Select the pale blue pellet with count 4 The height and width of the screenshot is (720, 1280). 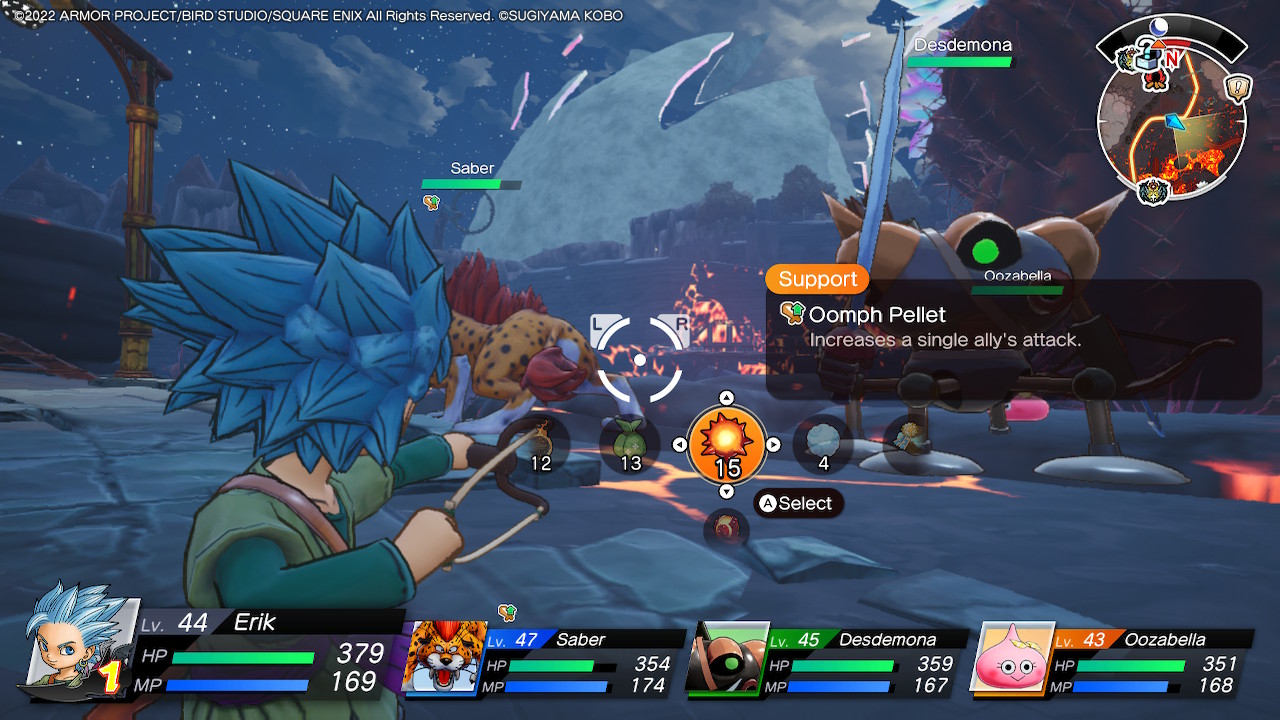point(823,443)
